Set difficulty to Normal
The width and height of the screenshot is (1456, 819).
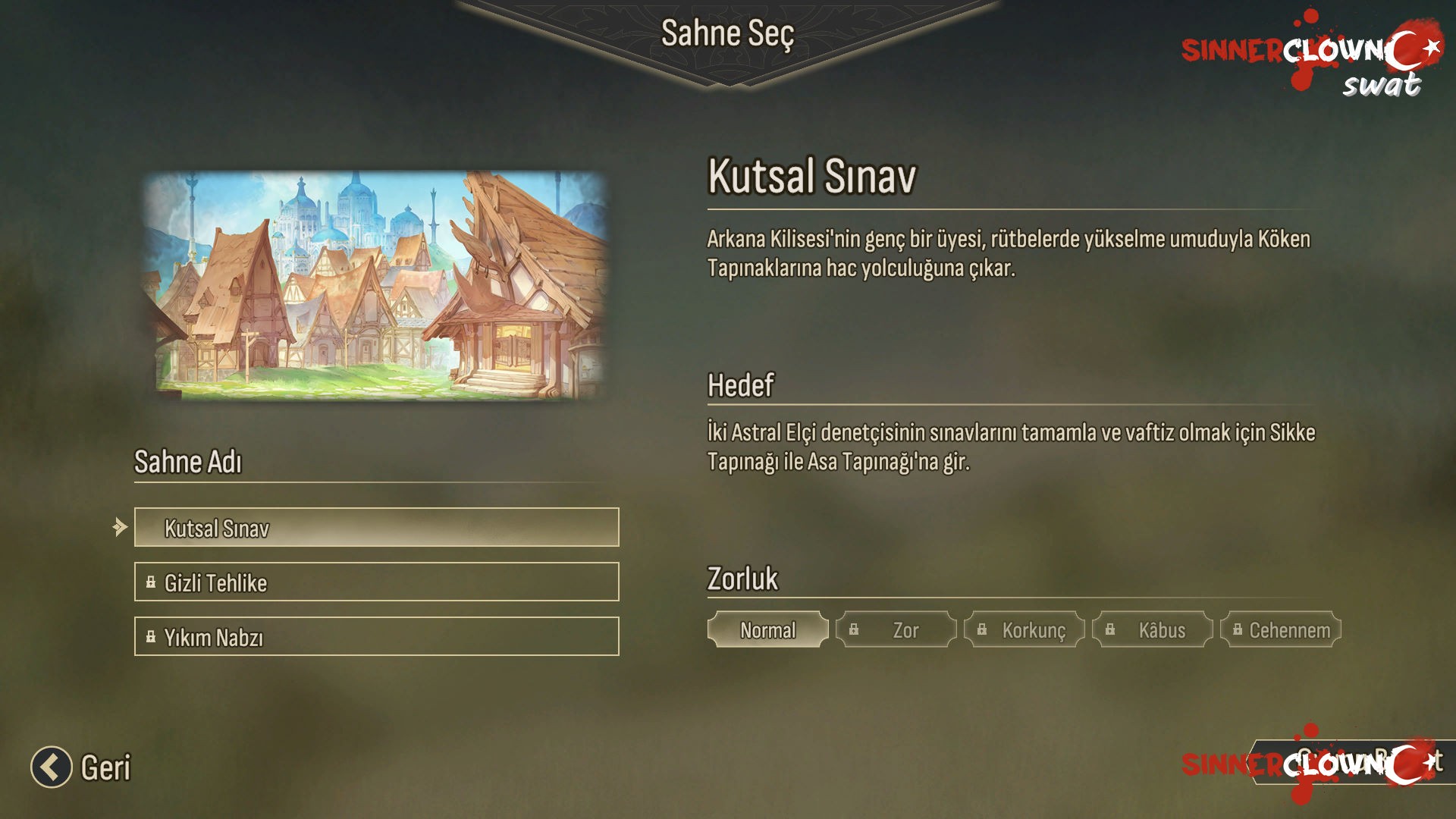767,630
